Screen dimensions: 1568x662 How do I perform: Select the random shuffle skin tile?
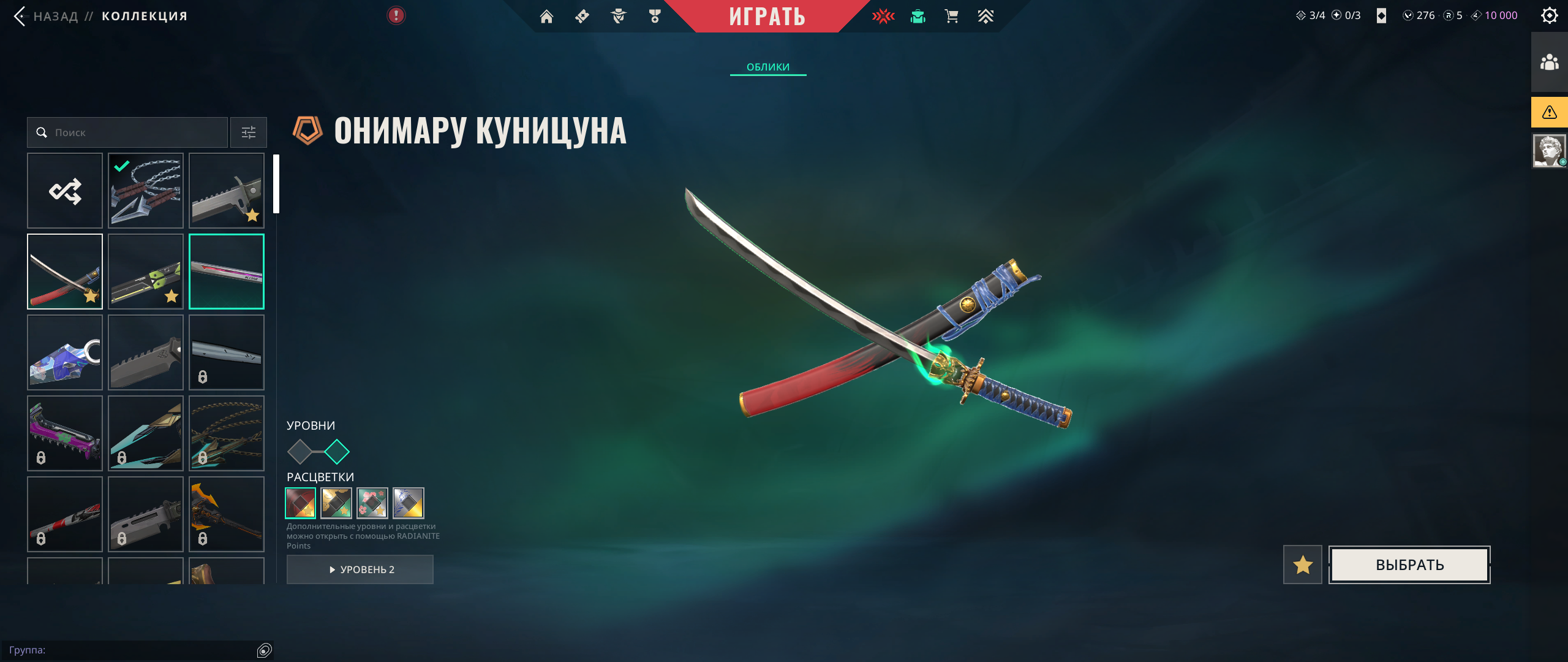65,191
